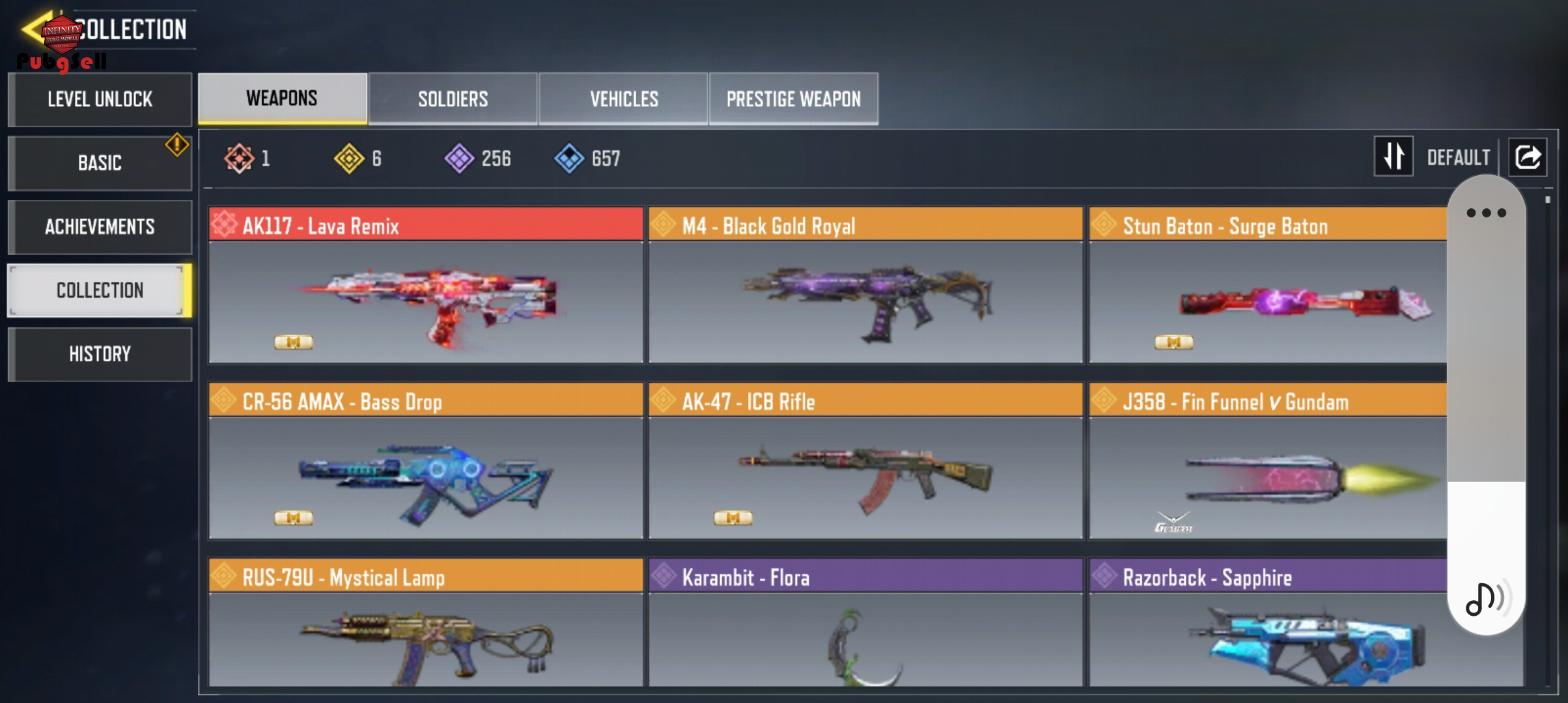The image size is (1568, 703).
Task: Pick the J358 Fin Funnel Gundam card
Action: coord(1267,461)
